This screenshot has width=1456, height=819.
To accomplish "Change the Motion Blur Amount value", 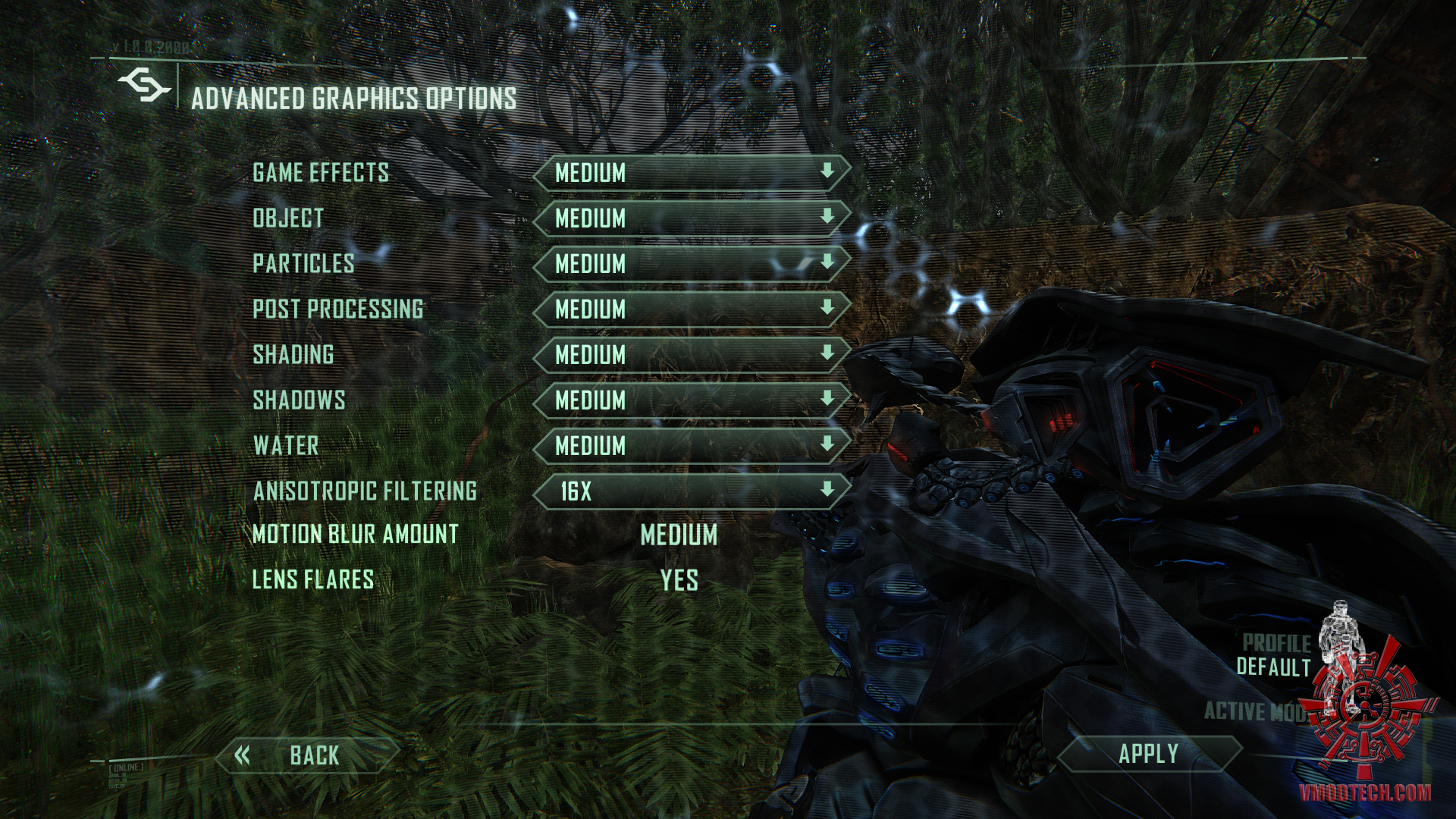I will tap(679, 535).
